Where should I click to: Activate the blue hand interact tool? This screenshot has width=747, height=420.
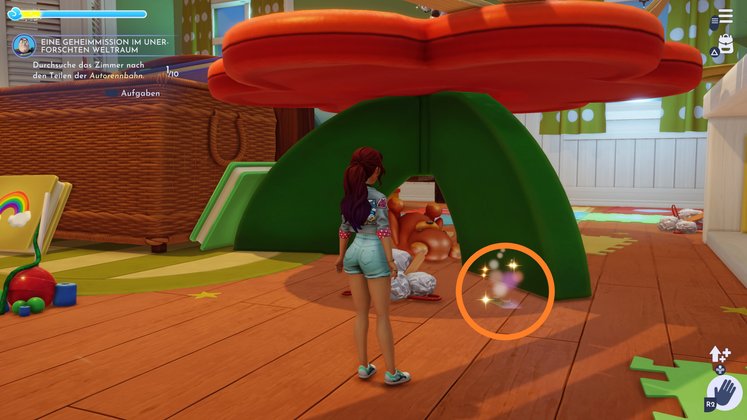coord(723,395)
